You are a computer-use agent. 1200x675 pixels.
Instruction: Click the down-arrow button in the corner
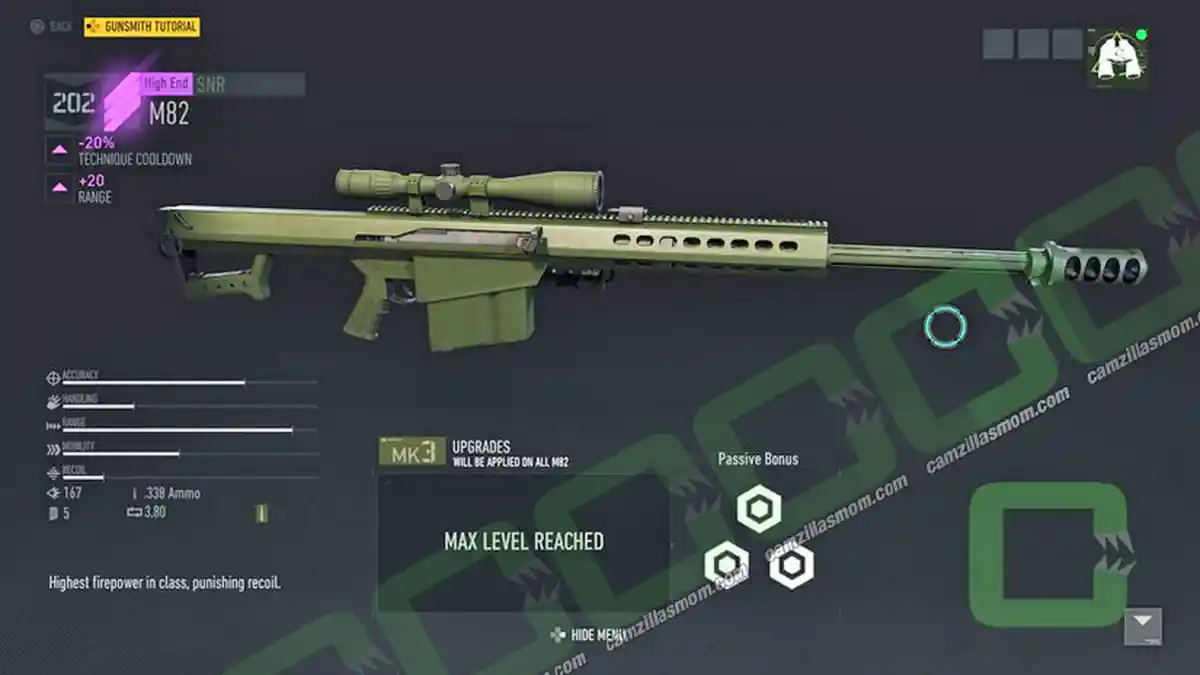click(x=1142, y=626)
